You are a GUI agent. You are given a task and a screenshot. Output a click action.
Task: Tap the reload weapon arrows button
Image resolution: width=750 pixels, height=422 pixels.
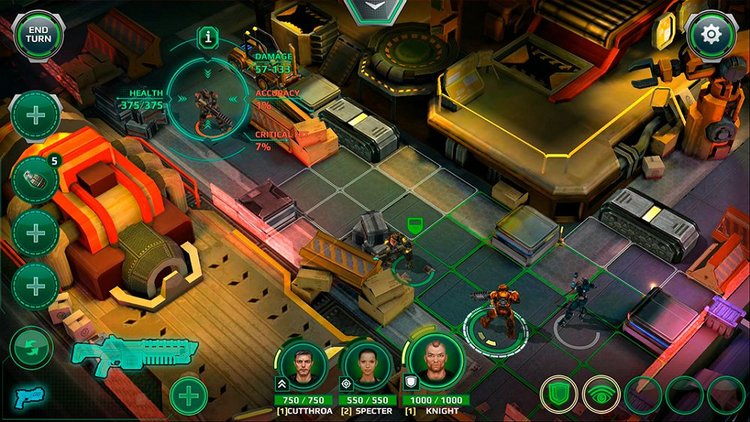31,348
